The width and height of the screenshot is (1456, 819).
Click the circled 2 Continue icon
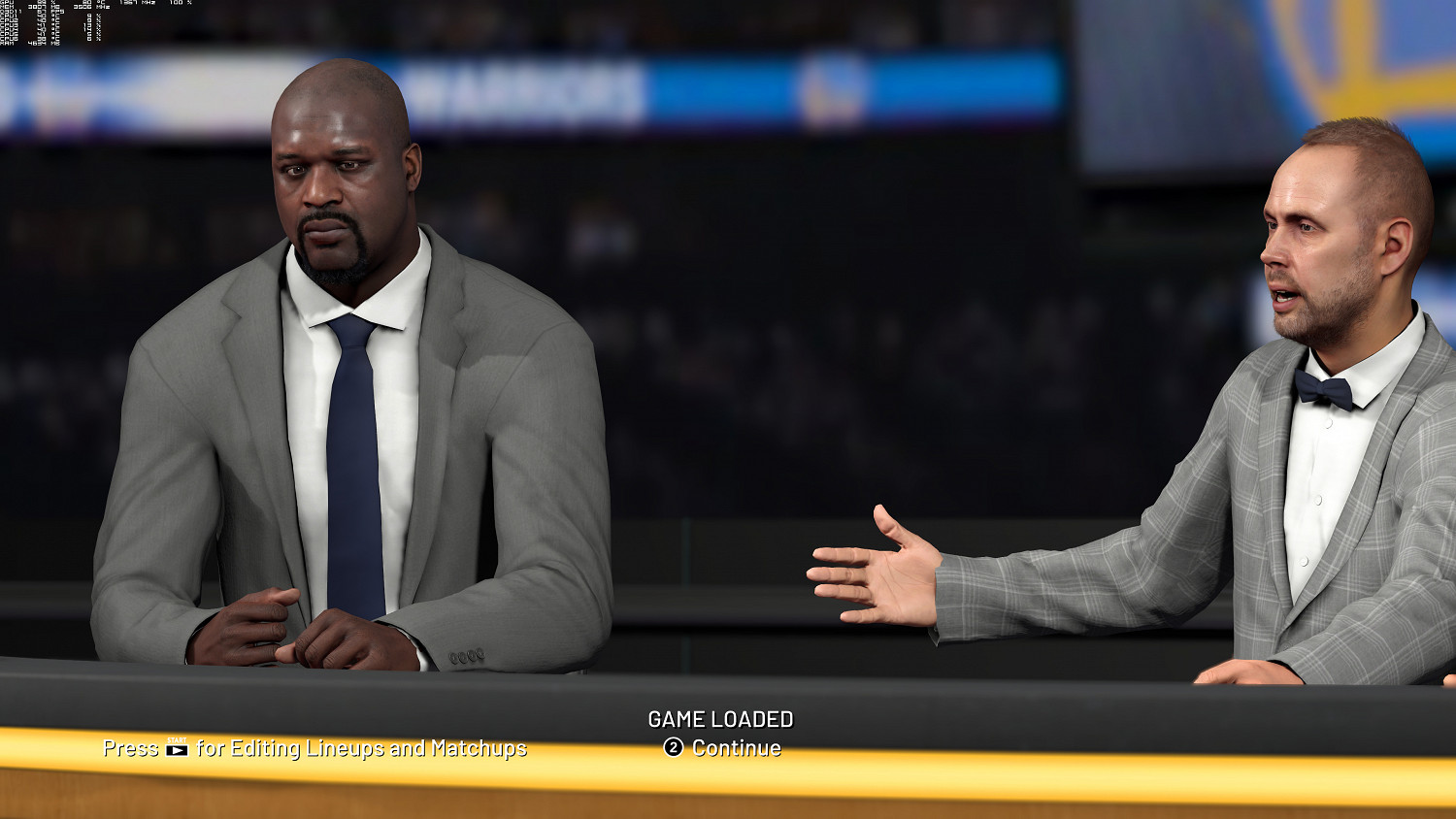(676, 748)
